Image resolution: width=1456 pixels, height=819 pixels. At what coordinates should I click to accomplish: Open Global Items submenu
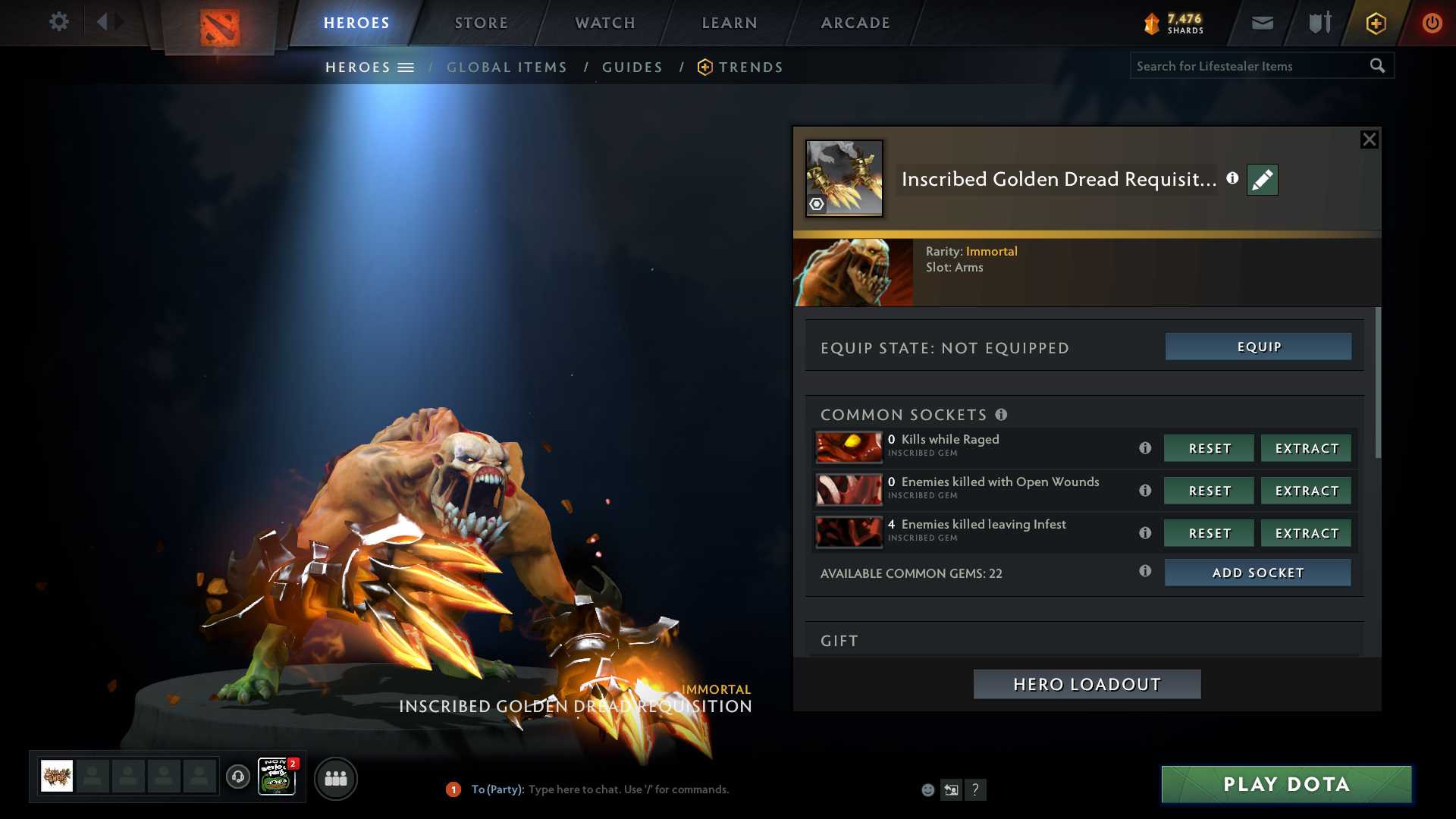[507, 67]
